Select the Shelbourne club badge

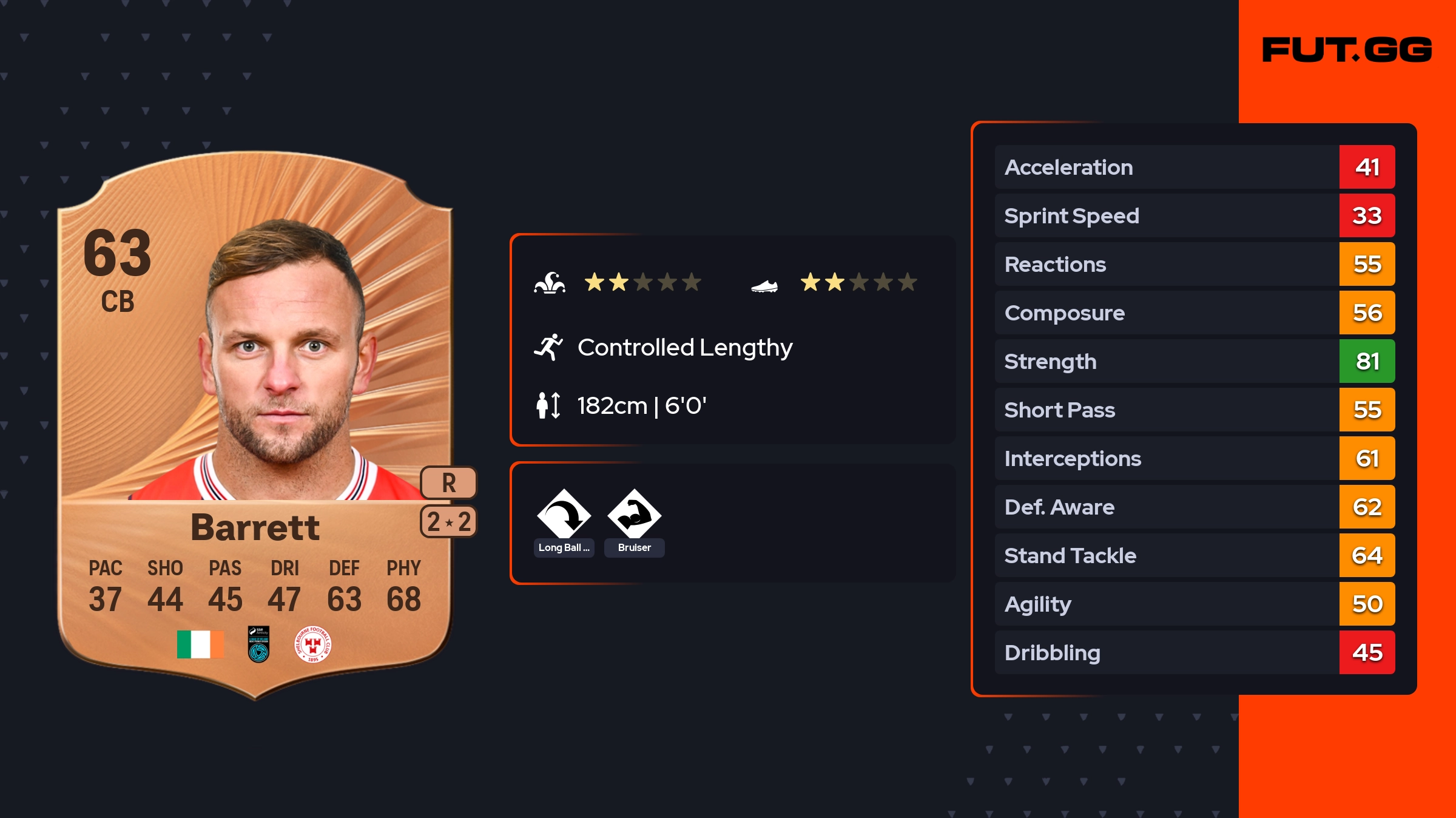pyautogui.click(x=312, y=644)
